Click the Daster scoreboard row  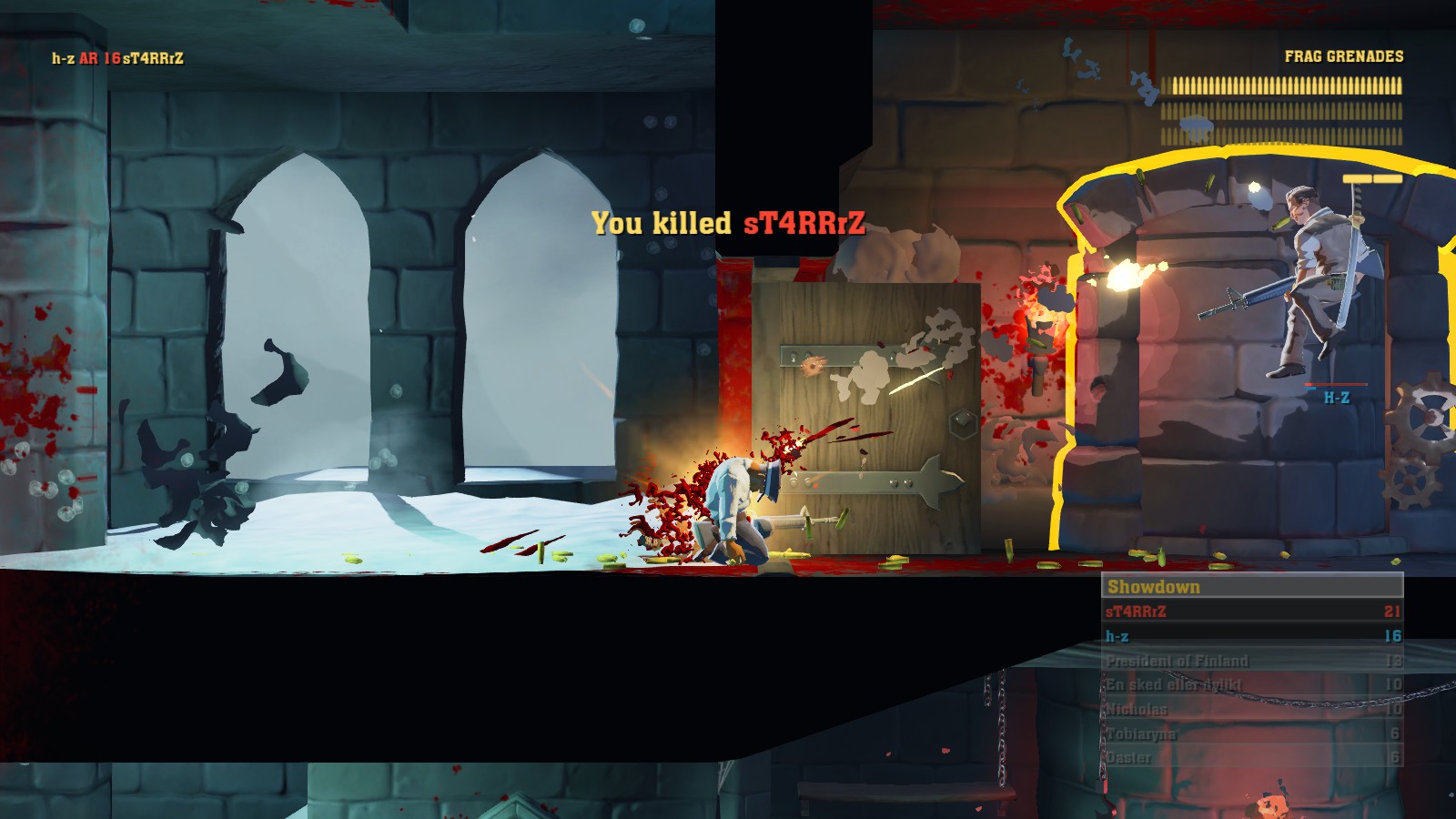1251,757
